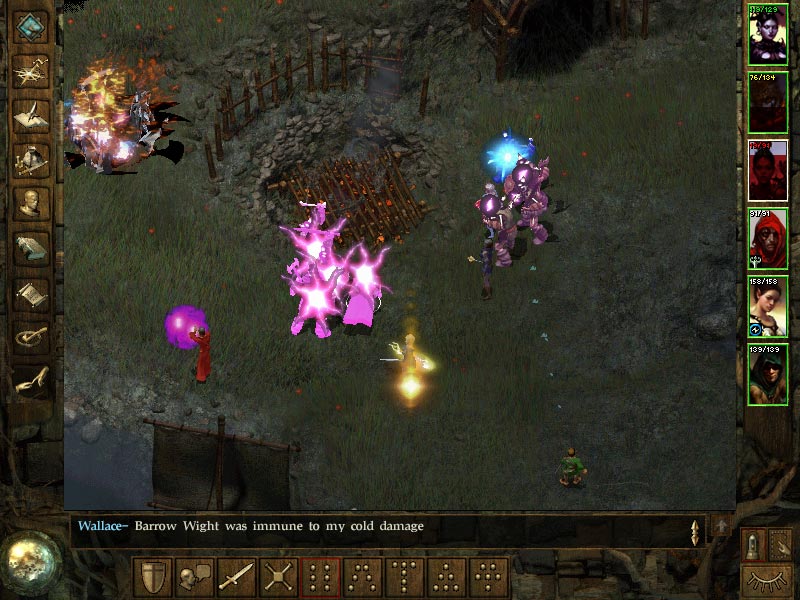Activate the shield guard action

pyautogui.click(x=151, y=577)
